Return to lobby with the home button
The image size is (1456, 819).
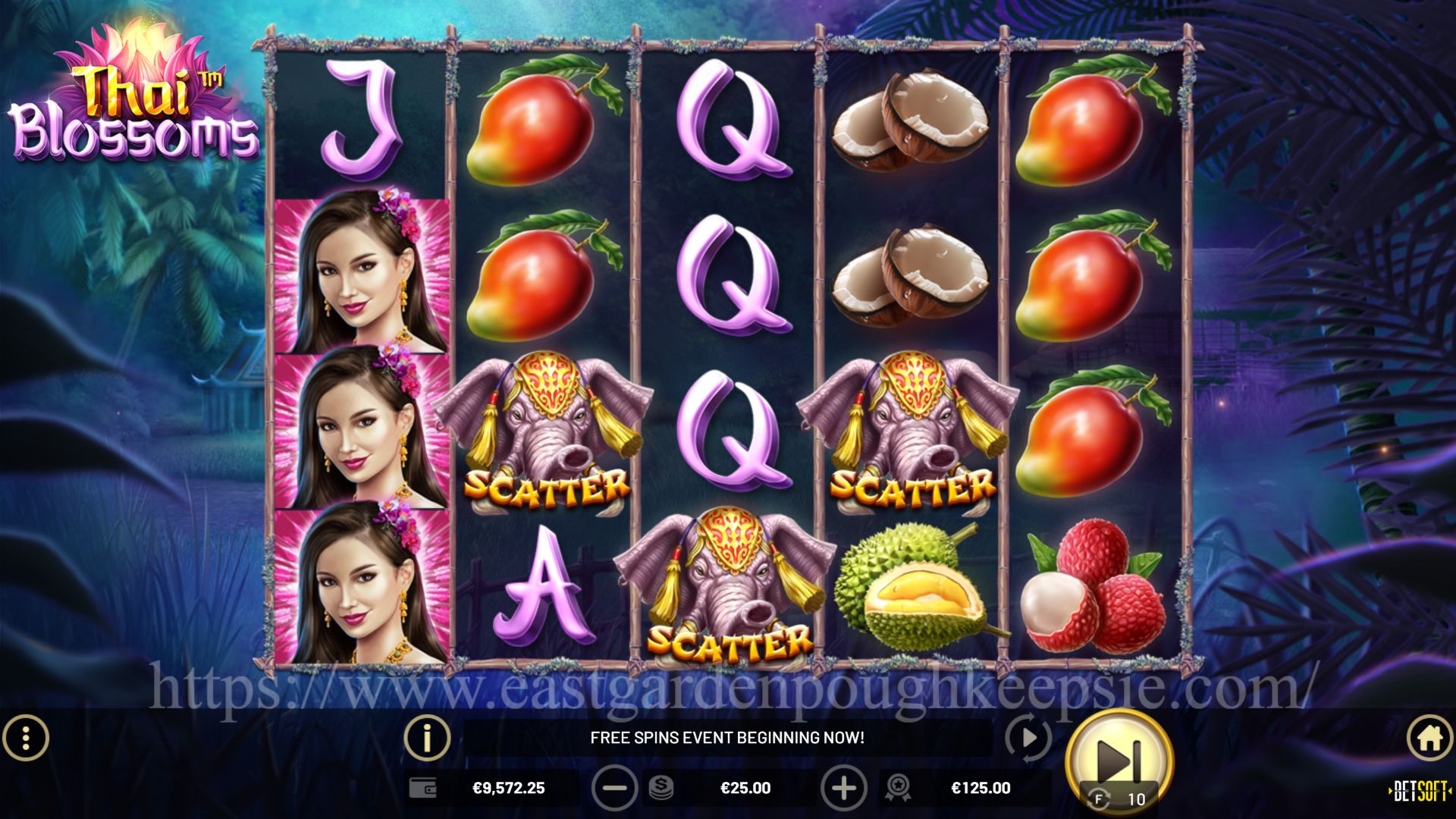(1429, 737)
